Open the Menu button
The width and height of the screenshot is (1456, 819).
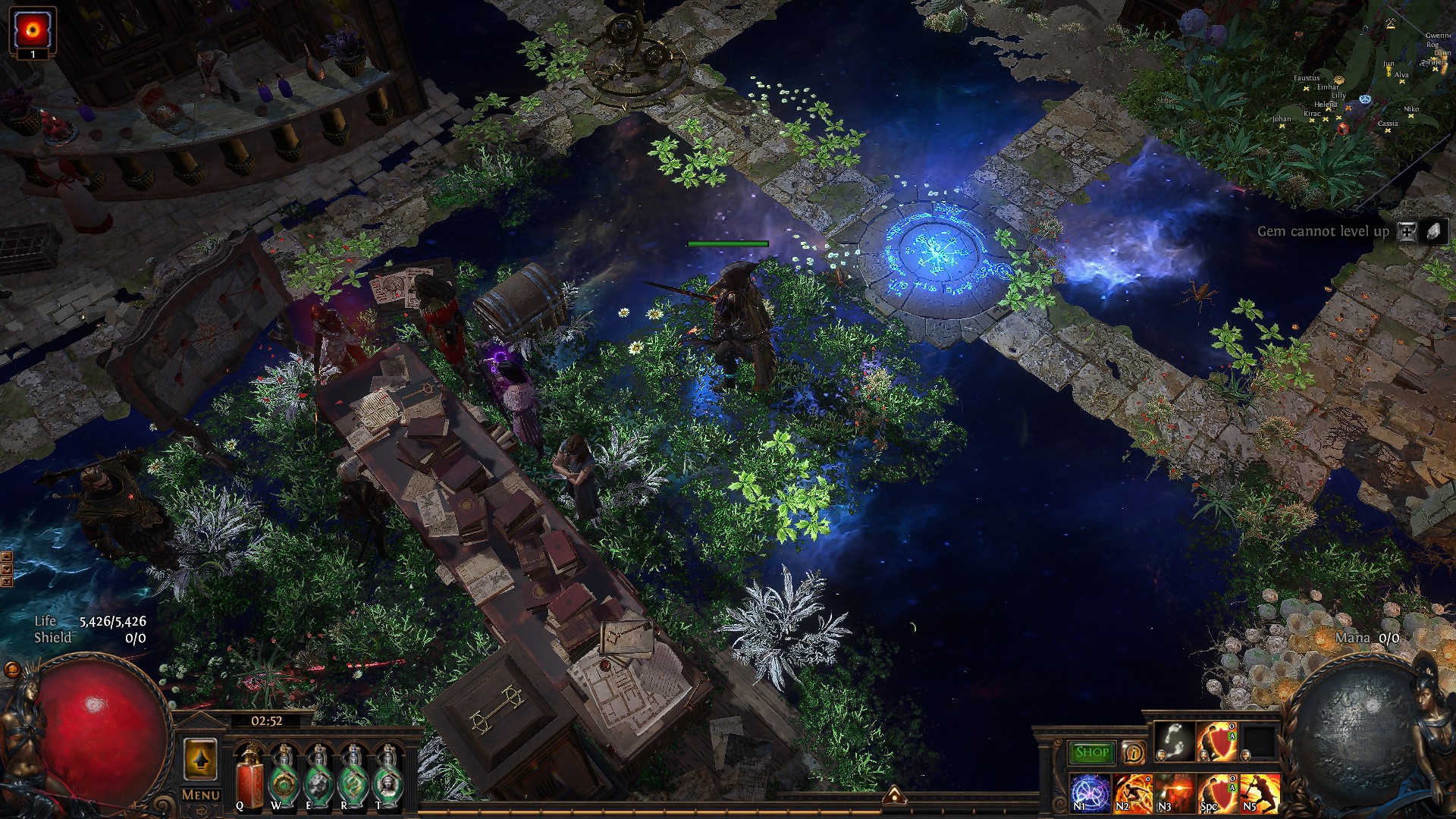click(201, 795)
